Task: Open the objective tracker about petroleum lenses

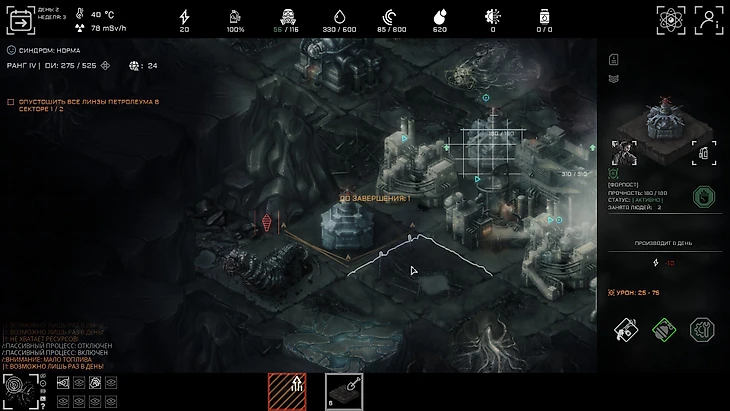Action: [x=80, y=105]
